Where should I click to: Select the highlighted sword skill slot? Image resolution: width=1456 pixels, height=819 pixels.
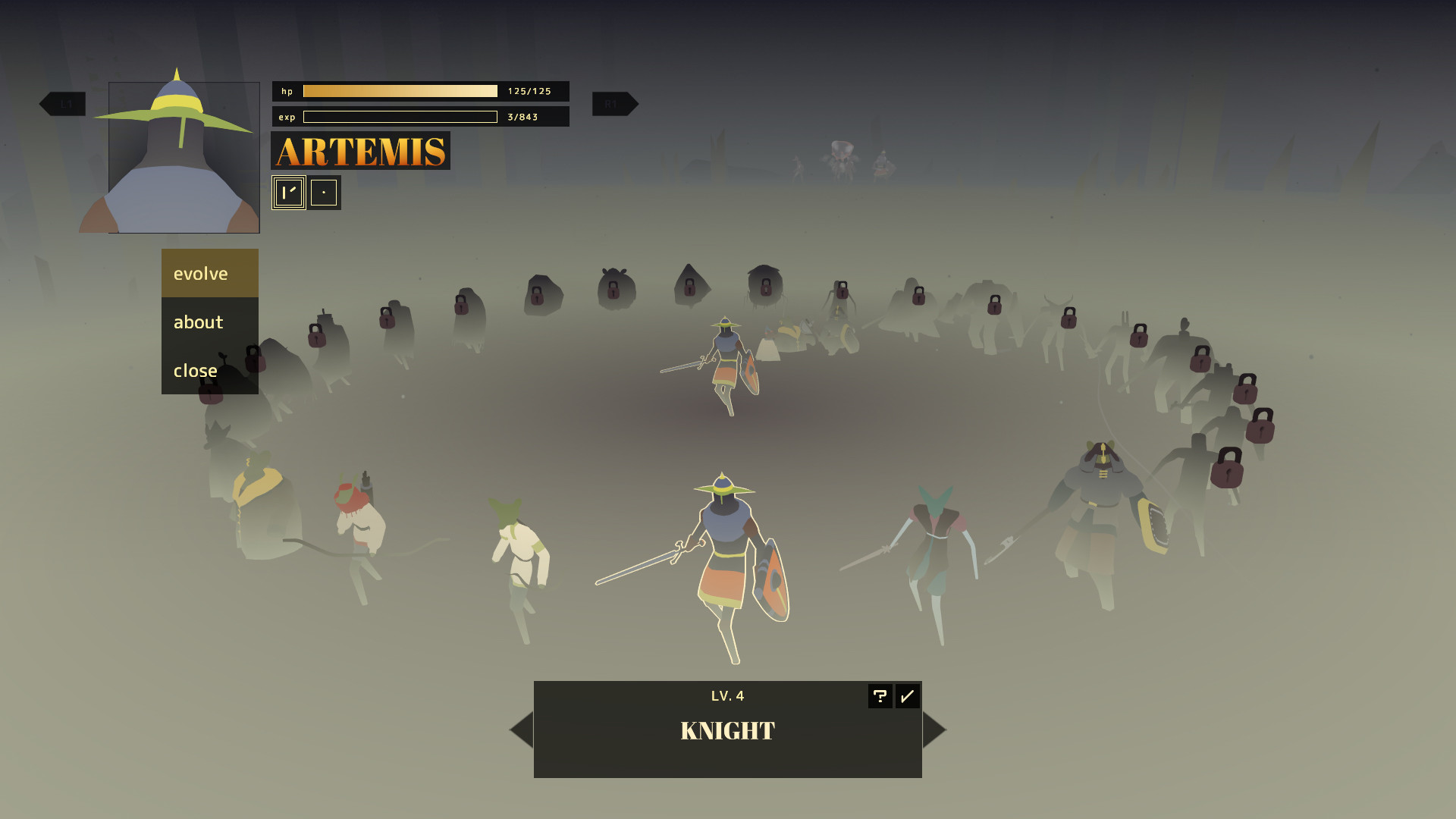coord(289,193)
